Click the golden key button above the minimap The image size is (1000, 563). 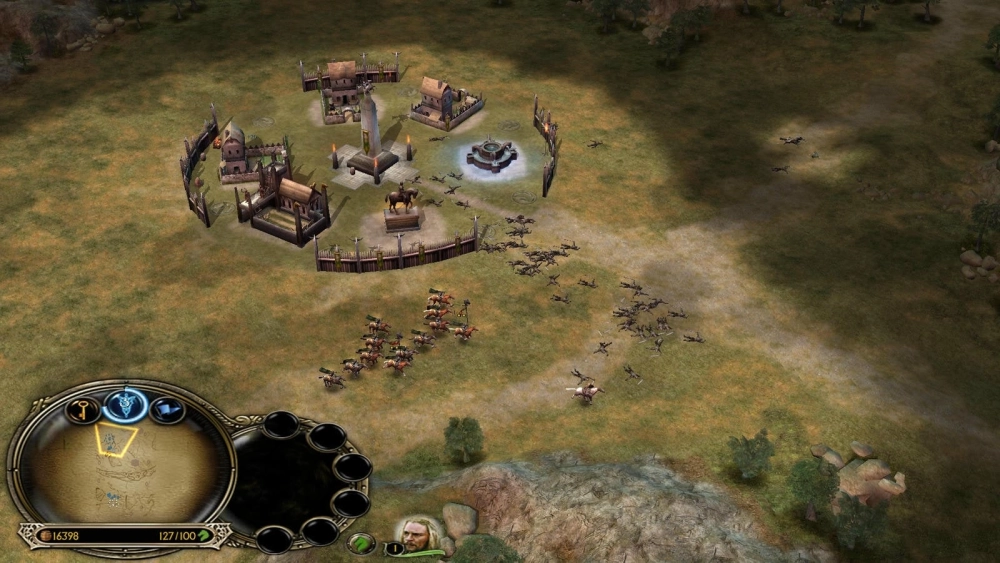point(83,409)
